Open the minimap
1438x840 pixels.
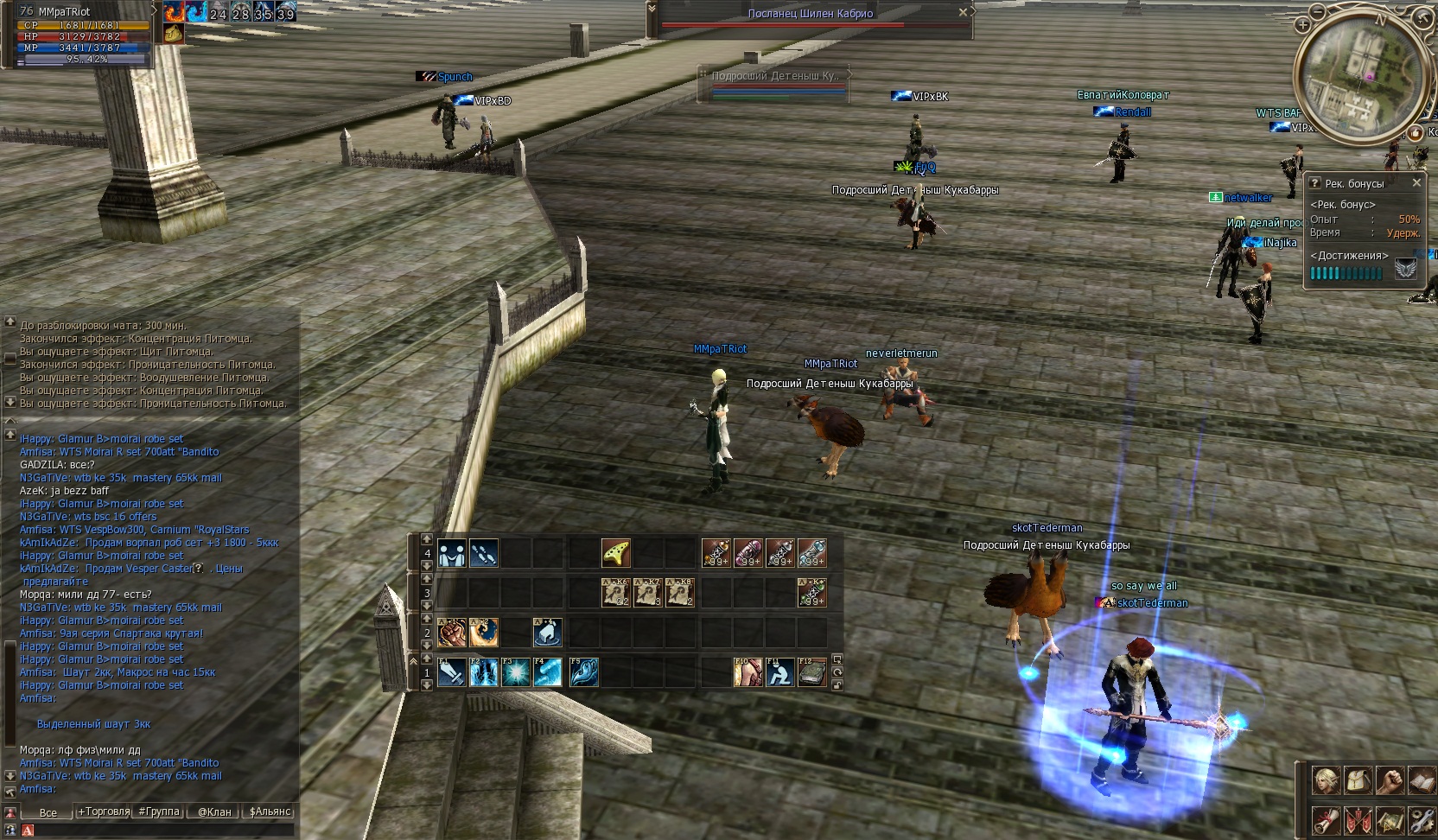pos(1357,80)
